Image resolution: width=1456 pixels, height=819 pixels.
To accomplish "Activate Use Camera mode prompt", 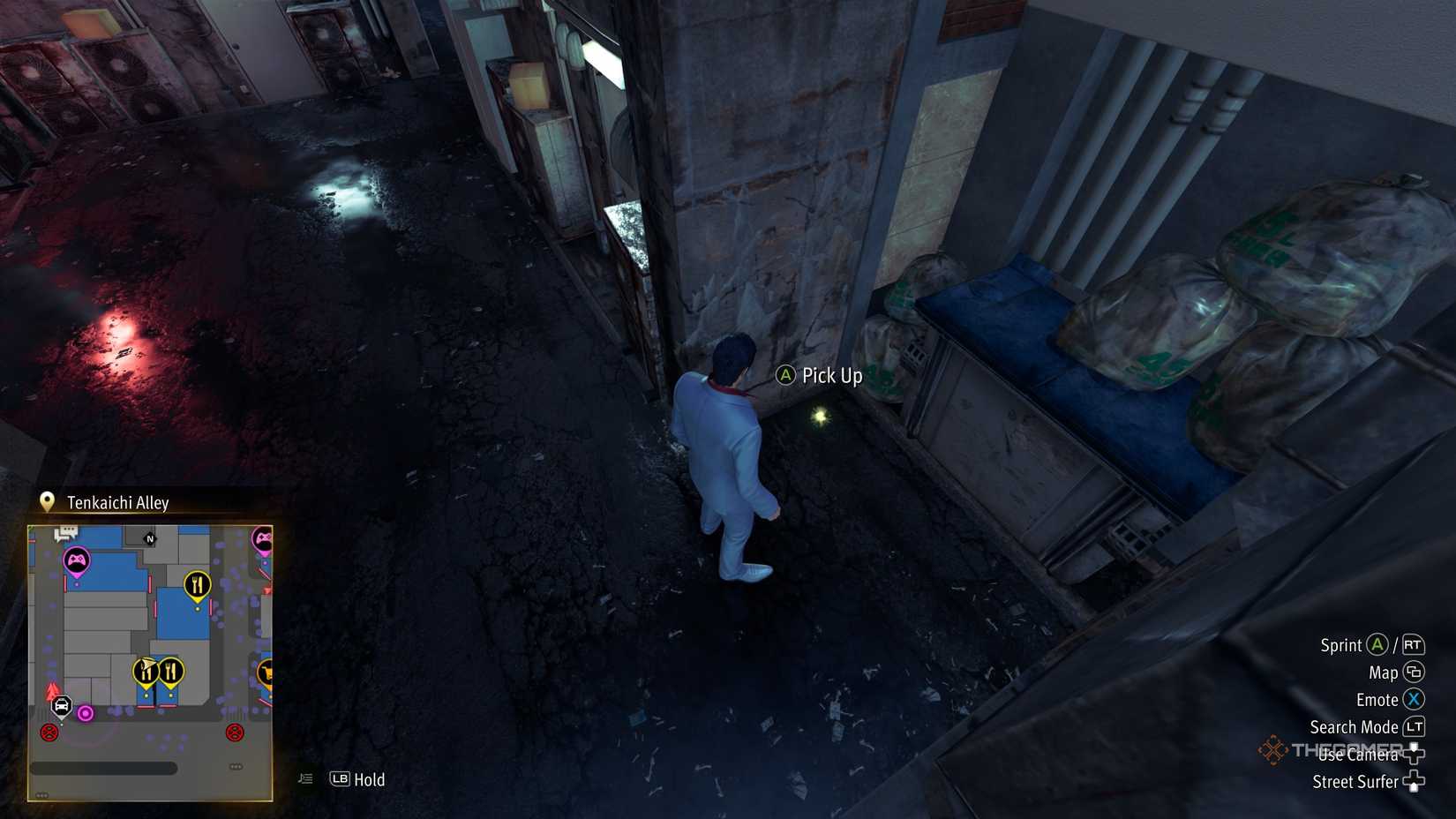I will 1415,755.
